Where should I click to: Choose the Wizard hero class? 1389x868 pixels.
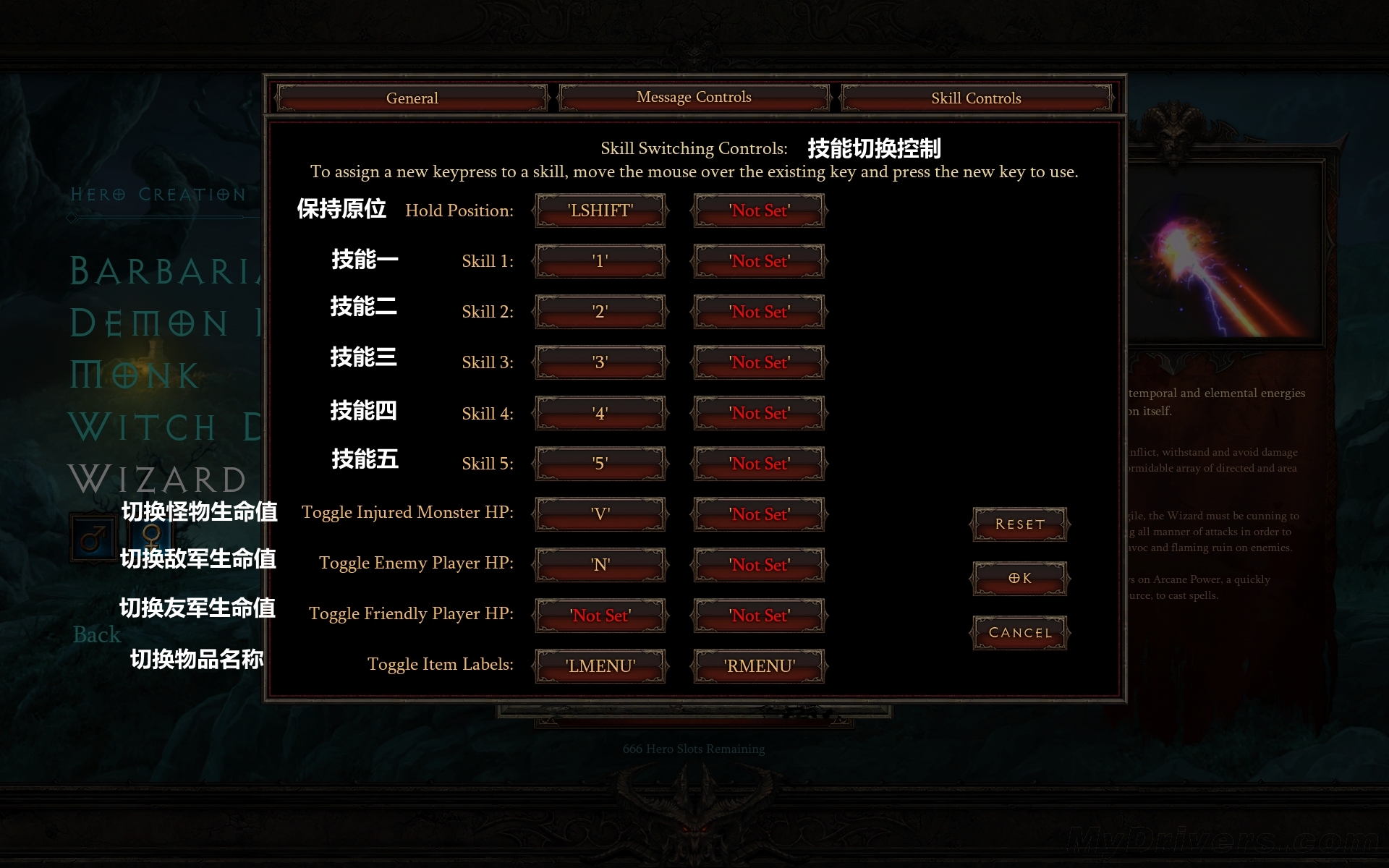(x=158, y=480)
